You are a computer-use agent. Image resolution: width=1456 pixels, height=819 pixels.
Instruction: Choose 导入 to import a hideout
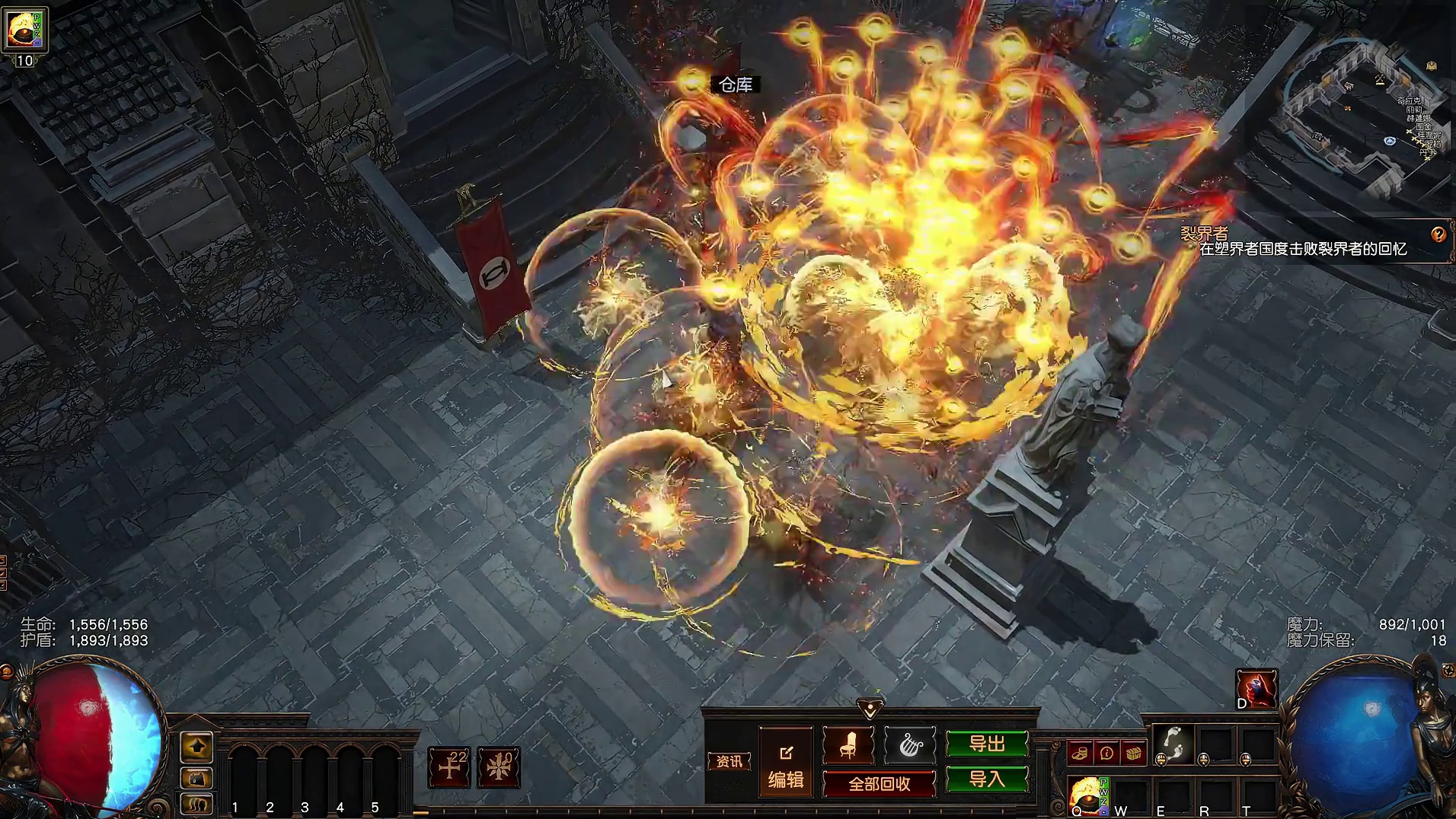[987, 779]
